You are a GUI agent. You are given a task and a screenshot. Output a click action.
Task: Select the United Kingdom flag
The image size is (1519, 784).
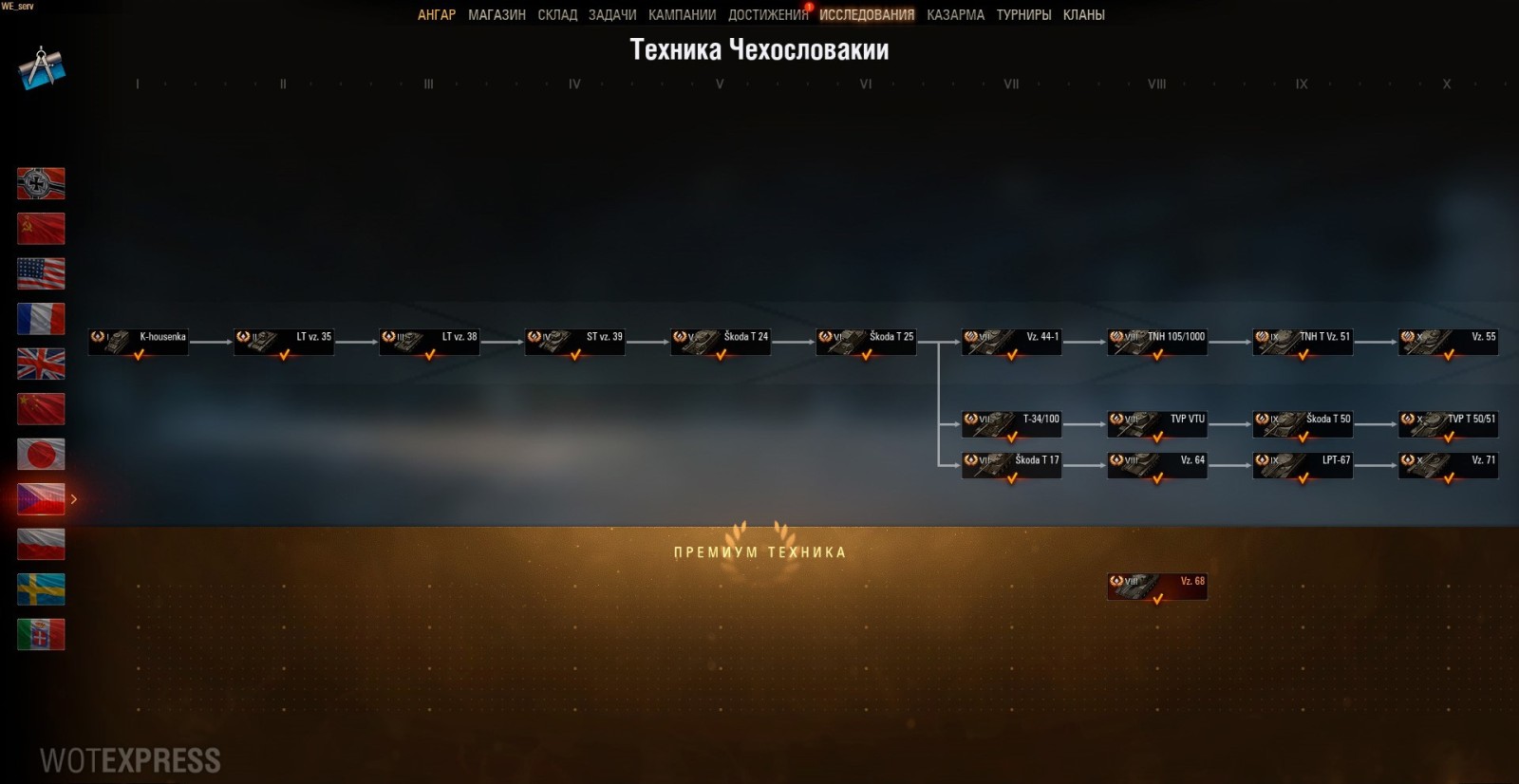click(41, 364)
